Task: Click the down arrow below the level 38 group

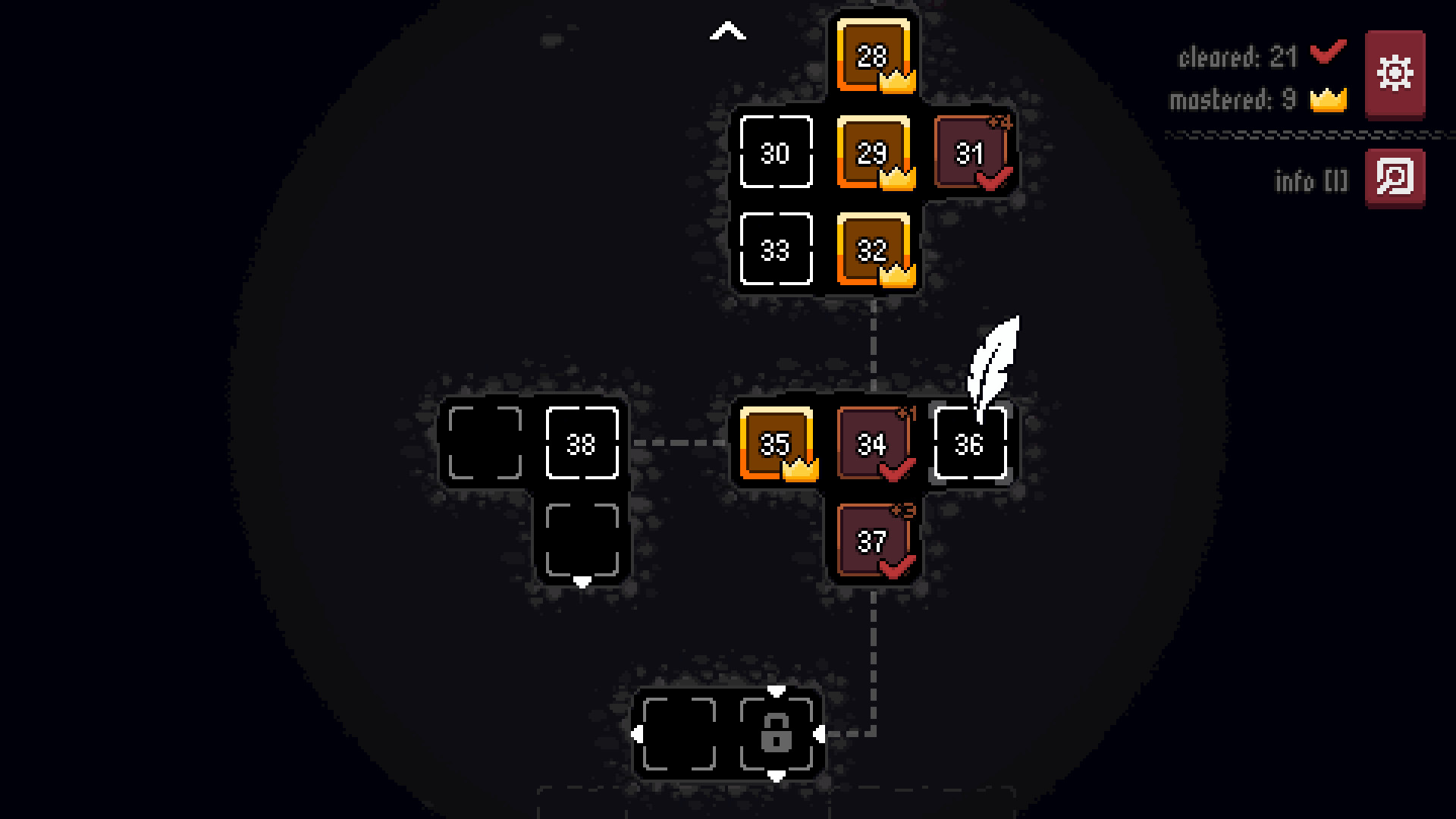Action: pos(582,582)
